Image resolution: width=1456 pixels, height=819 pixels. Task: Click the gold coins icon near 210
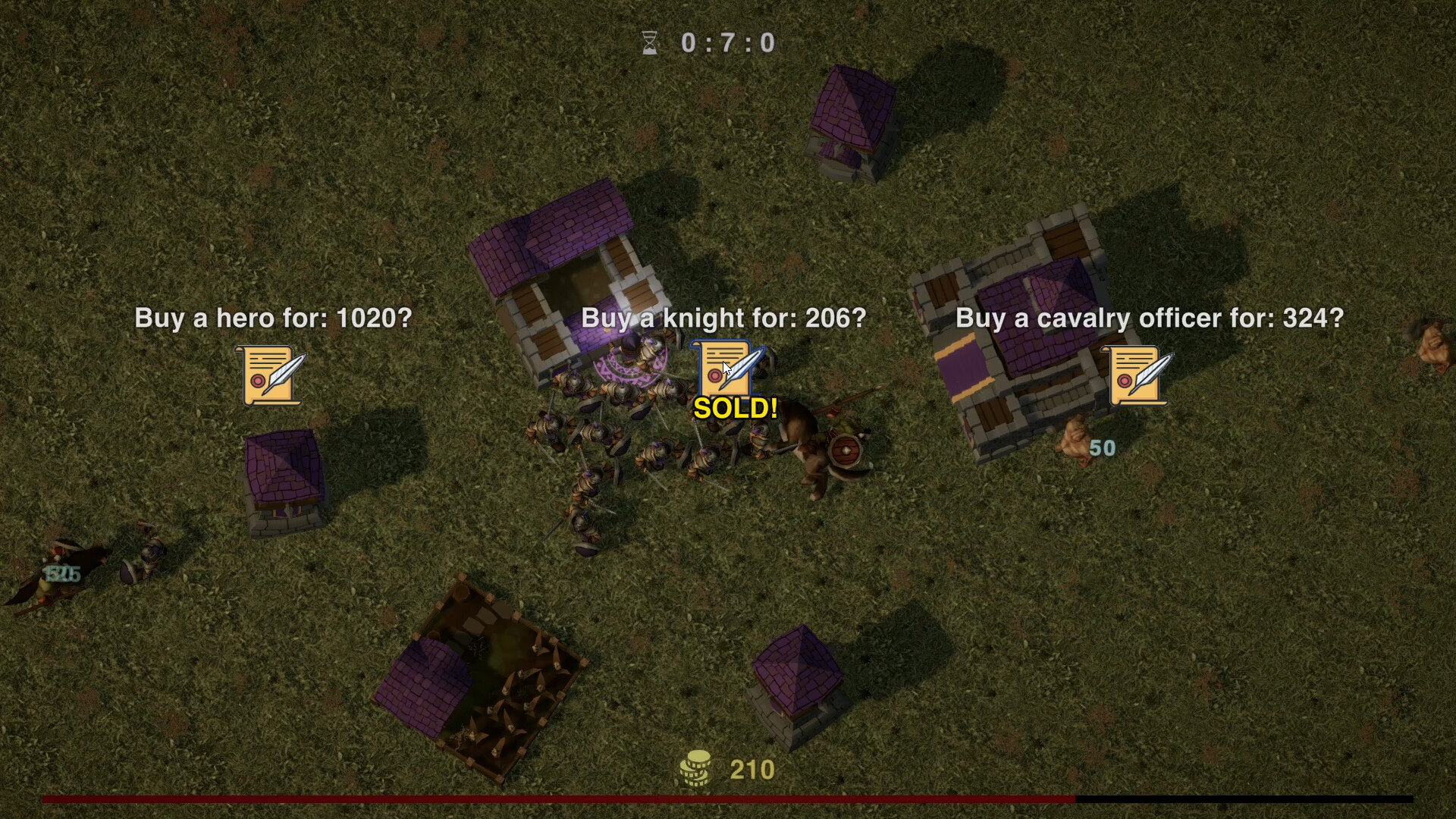pos(695,768)
